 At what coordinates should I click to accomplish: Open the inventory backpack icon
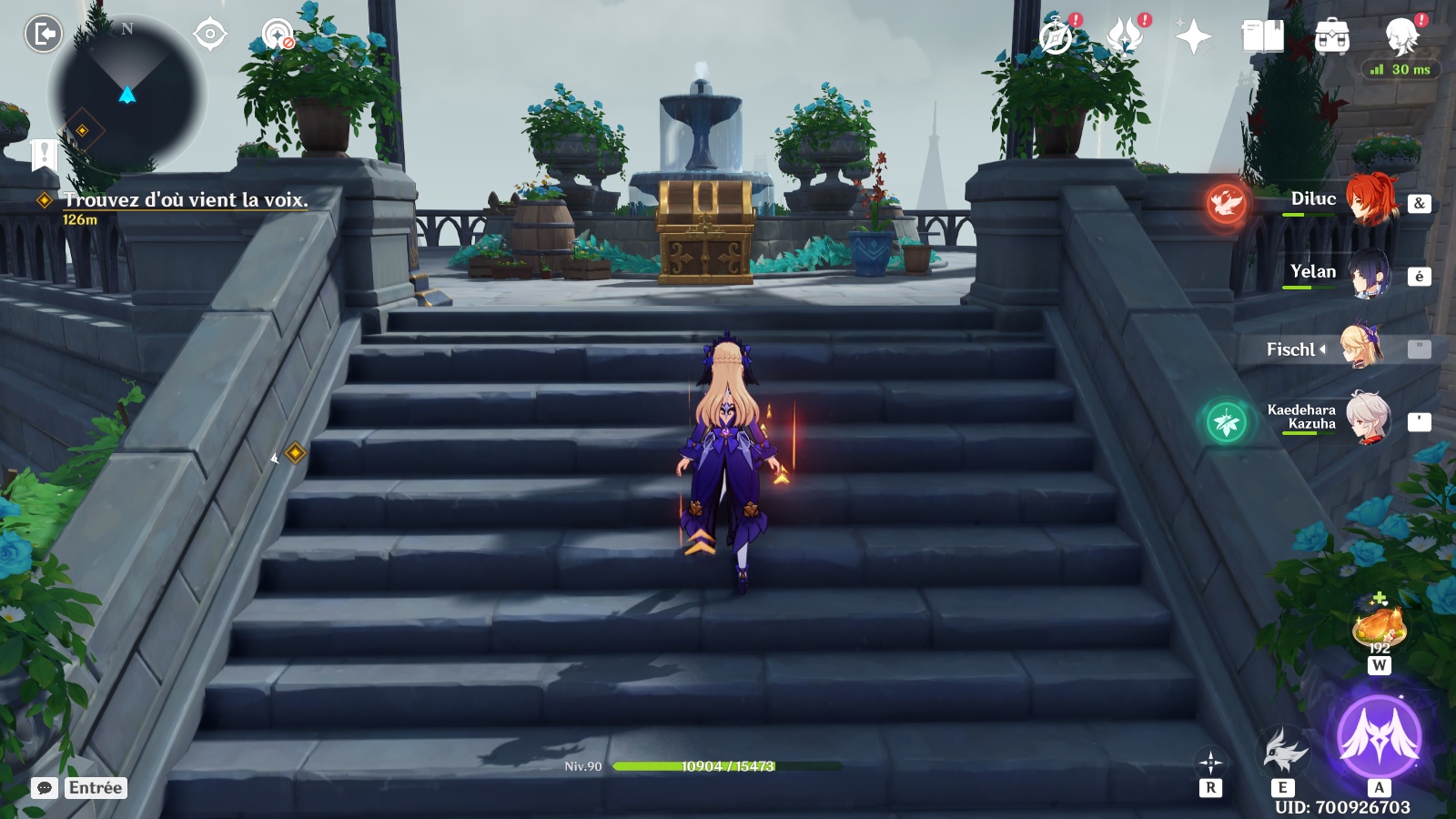pos(1331,37)
